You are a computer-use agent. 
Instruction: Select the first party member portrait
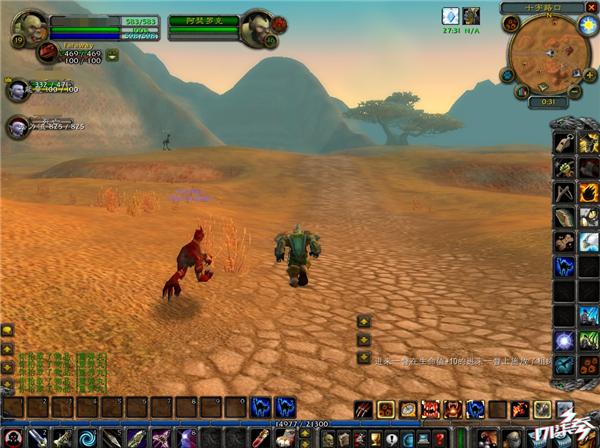17,90
